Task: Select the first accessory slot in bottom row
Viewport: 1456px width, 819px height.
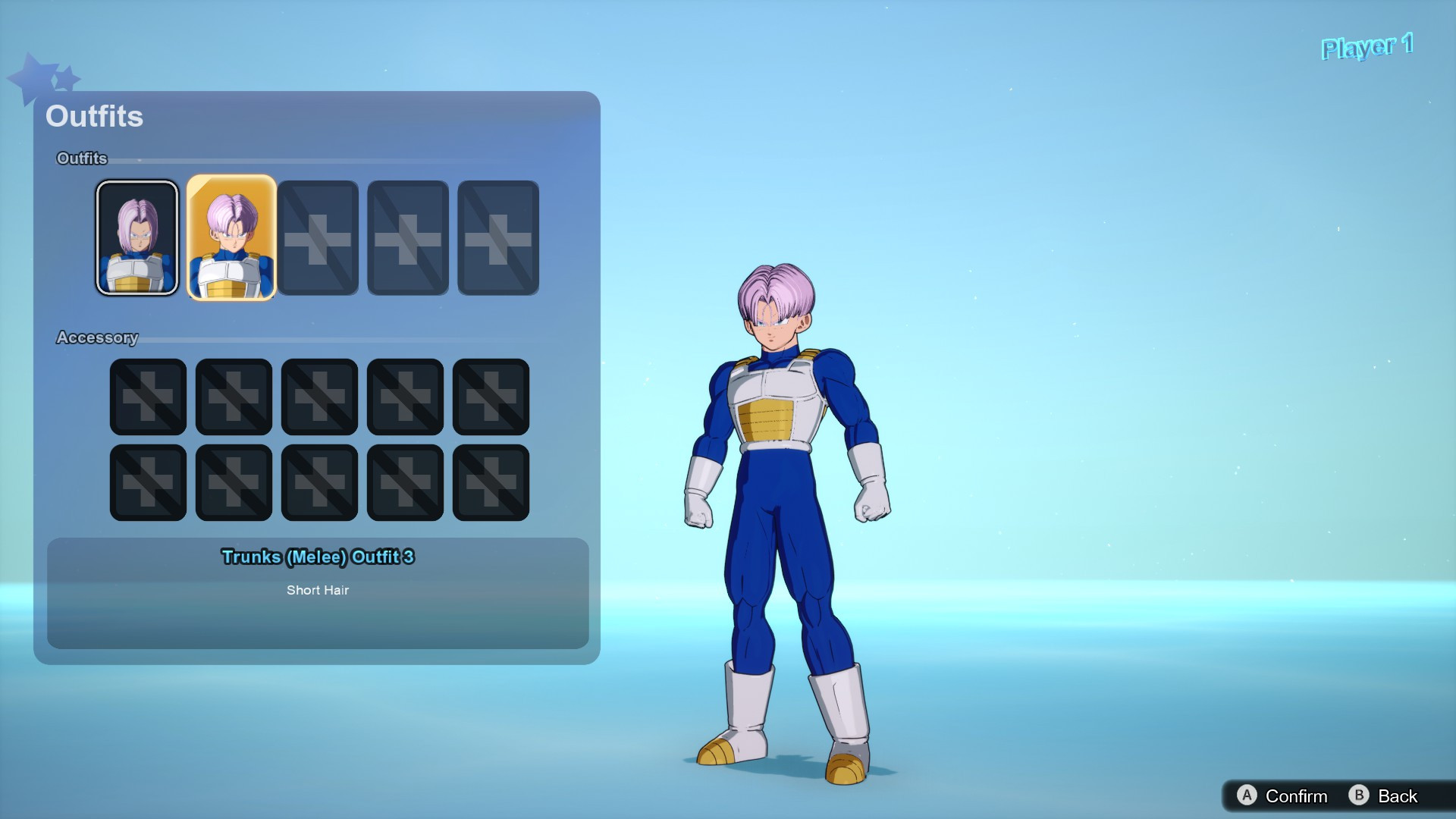Action: click(x=147, y=483)
